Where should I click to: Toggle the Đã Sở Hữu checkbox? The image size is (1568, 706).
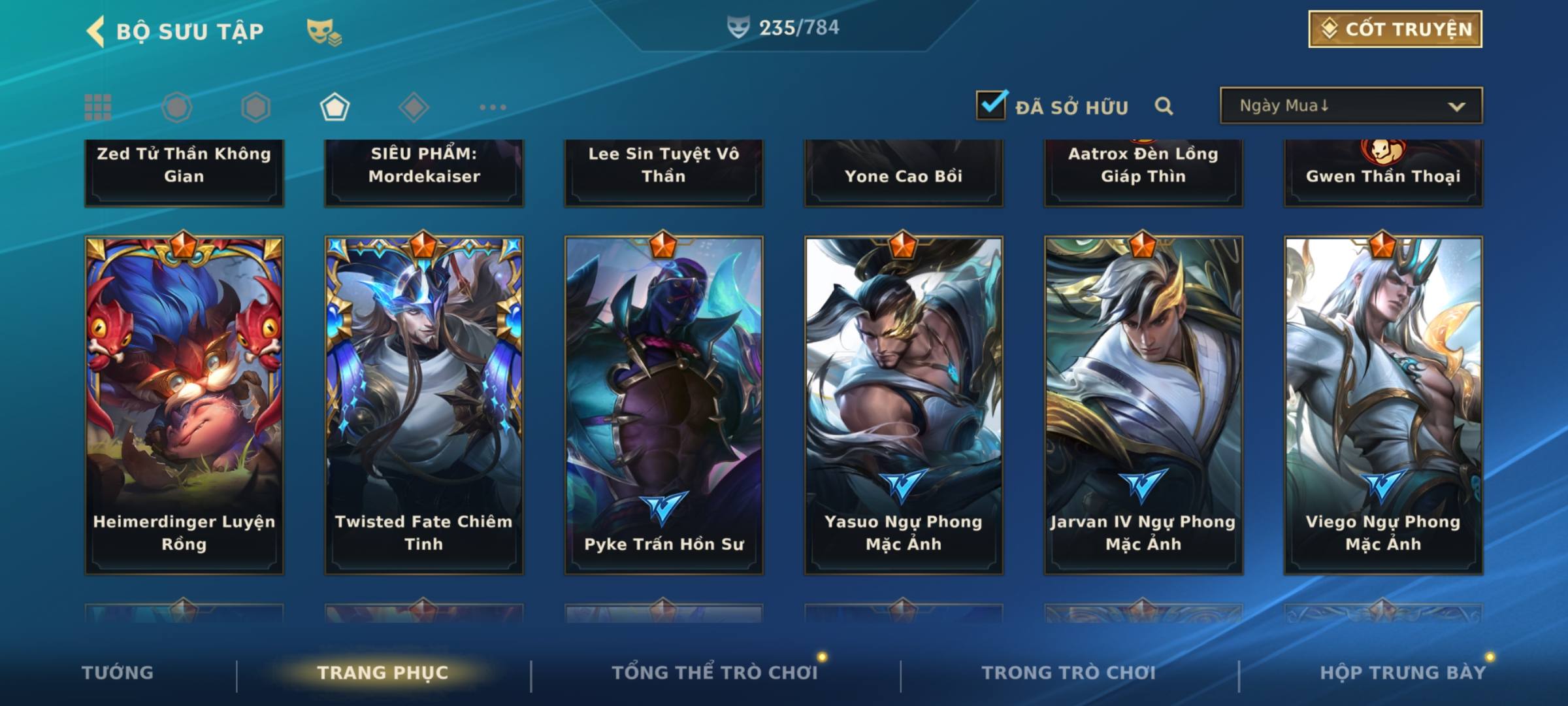click(991, 105)
